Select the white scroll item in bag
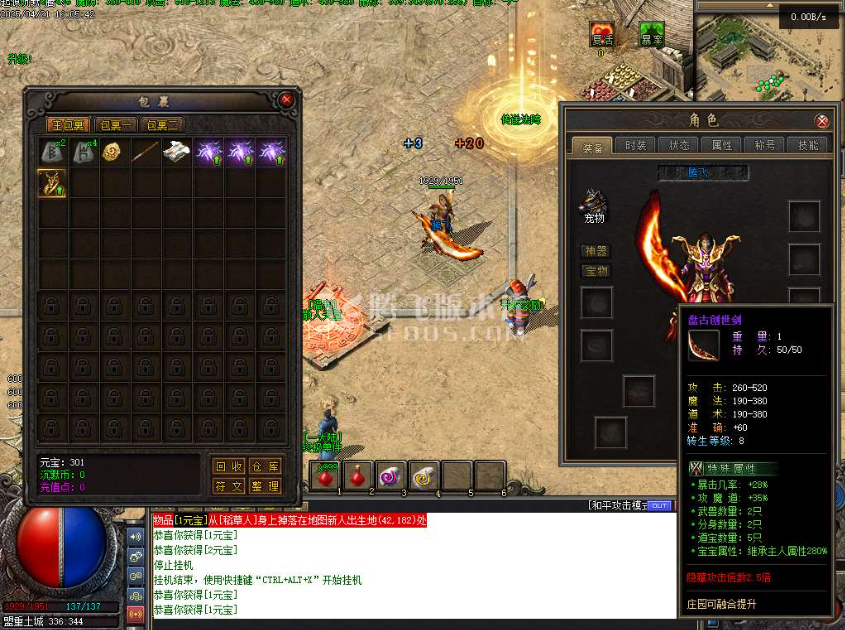 pyautogui.click(x=178, y=152)
